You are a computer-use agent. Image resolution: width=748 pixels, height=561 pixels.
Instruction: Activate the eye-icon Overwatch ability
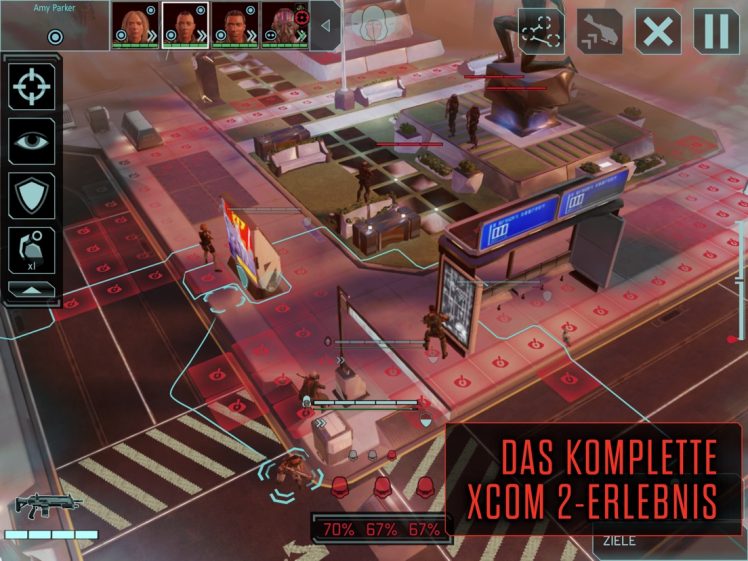[33, 141]
